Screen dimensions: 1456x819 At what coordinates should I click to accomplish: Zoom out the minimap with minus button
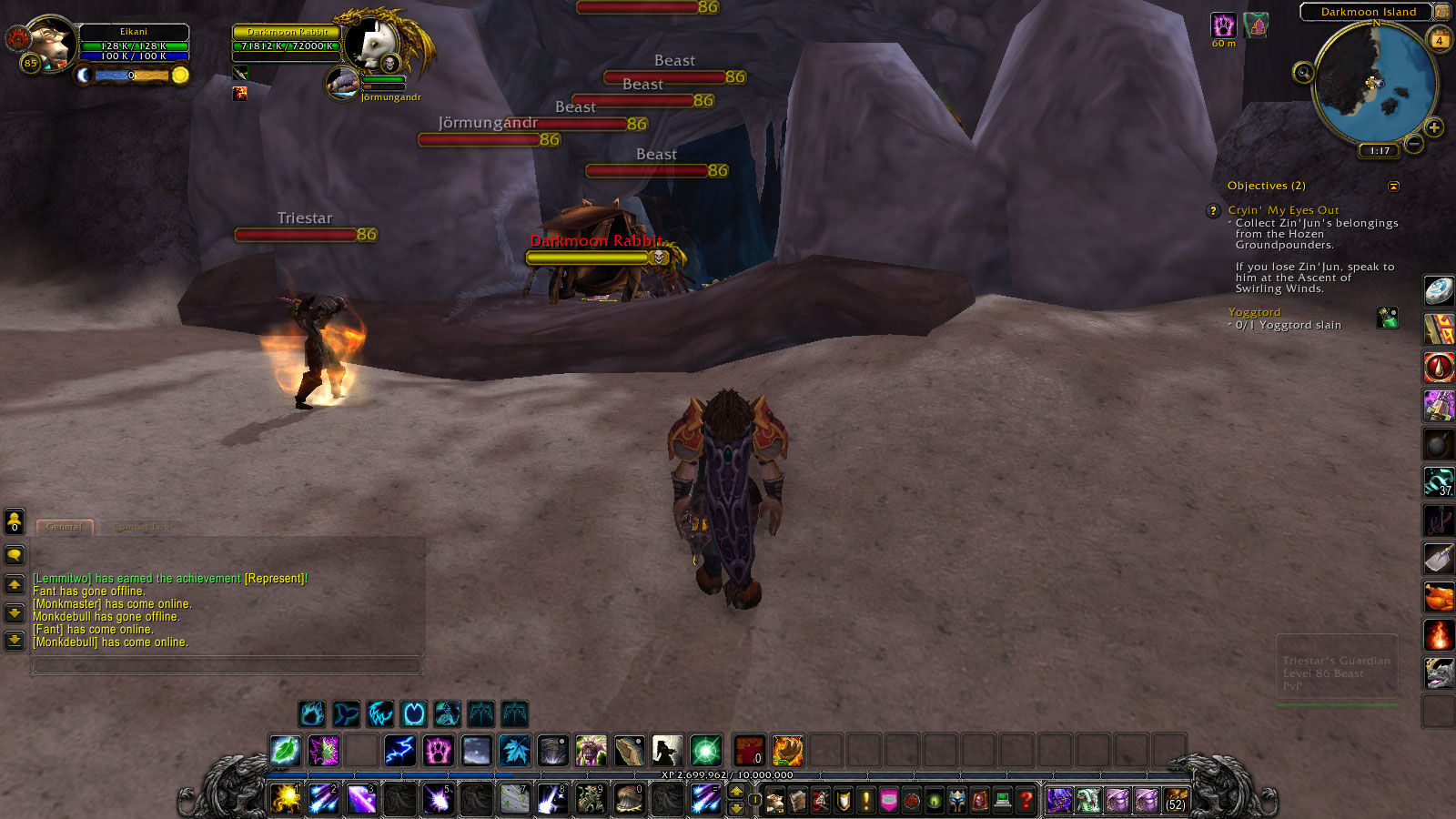click(x=1415, y=143)
